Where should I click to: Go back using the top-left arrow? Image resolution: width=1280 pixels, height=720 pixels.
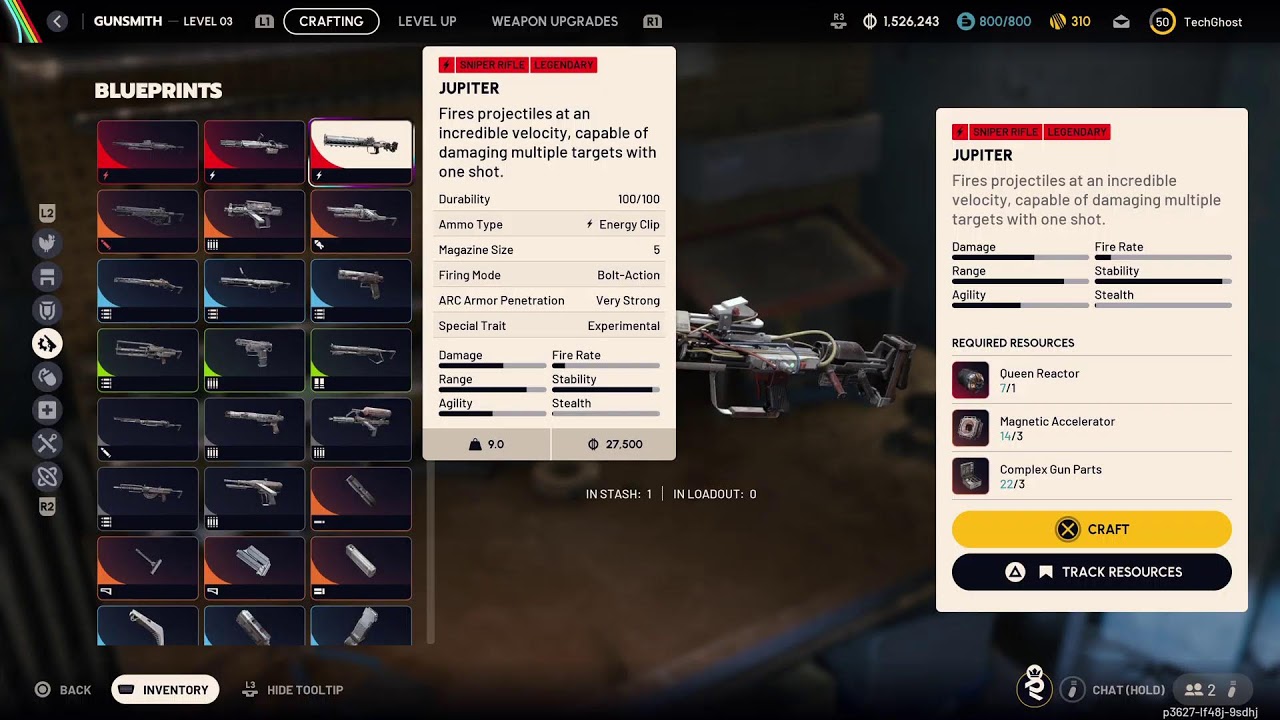click(x=57, y=21)
